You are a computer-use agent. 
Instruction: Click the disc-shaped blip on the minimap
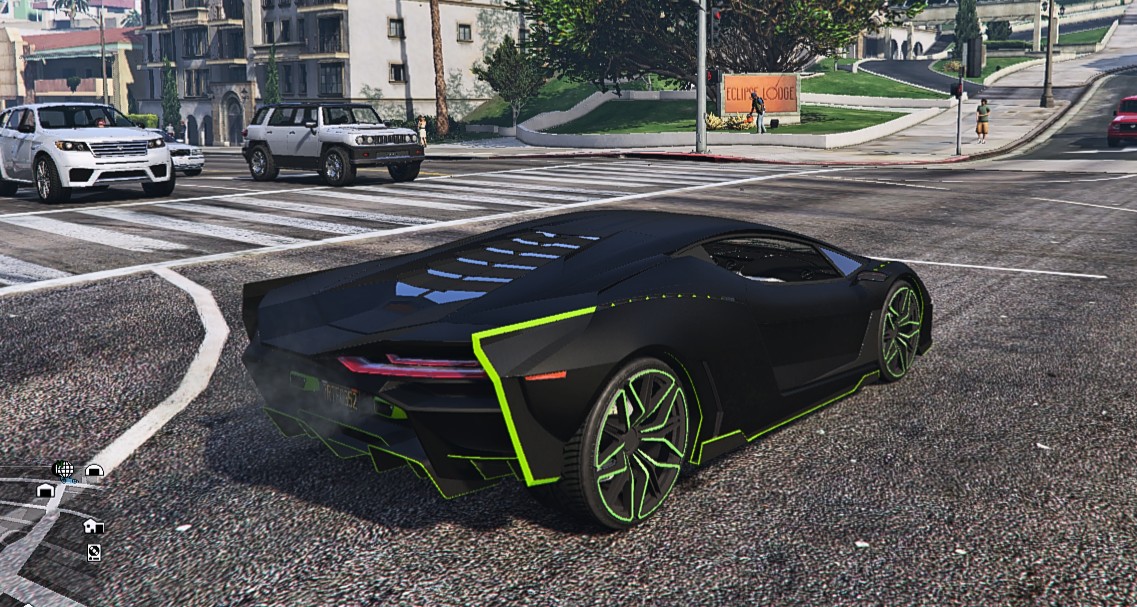tap(94, 552)
